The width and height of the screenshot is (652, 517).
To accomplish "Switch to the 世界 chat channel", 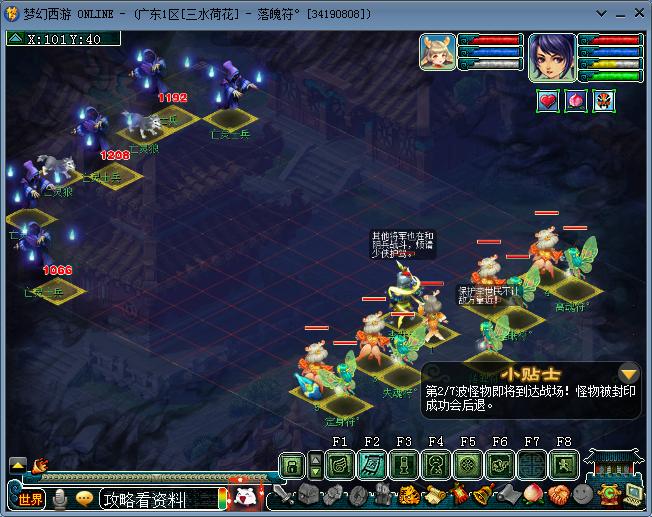I will pos(31,498).
